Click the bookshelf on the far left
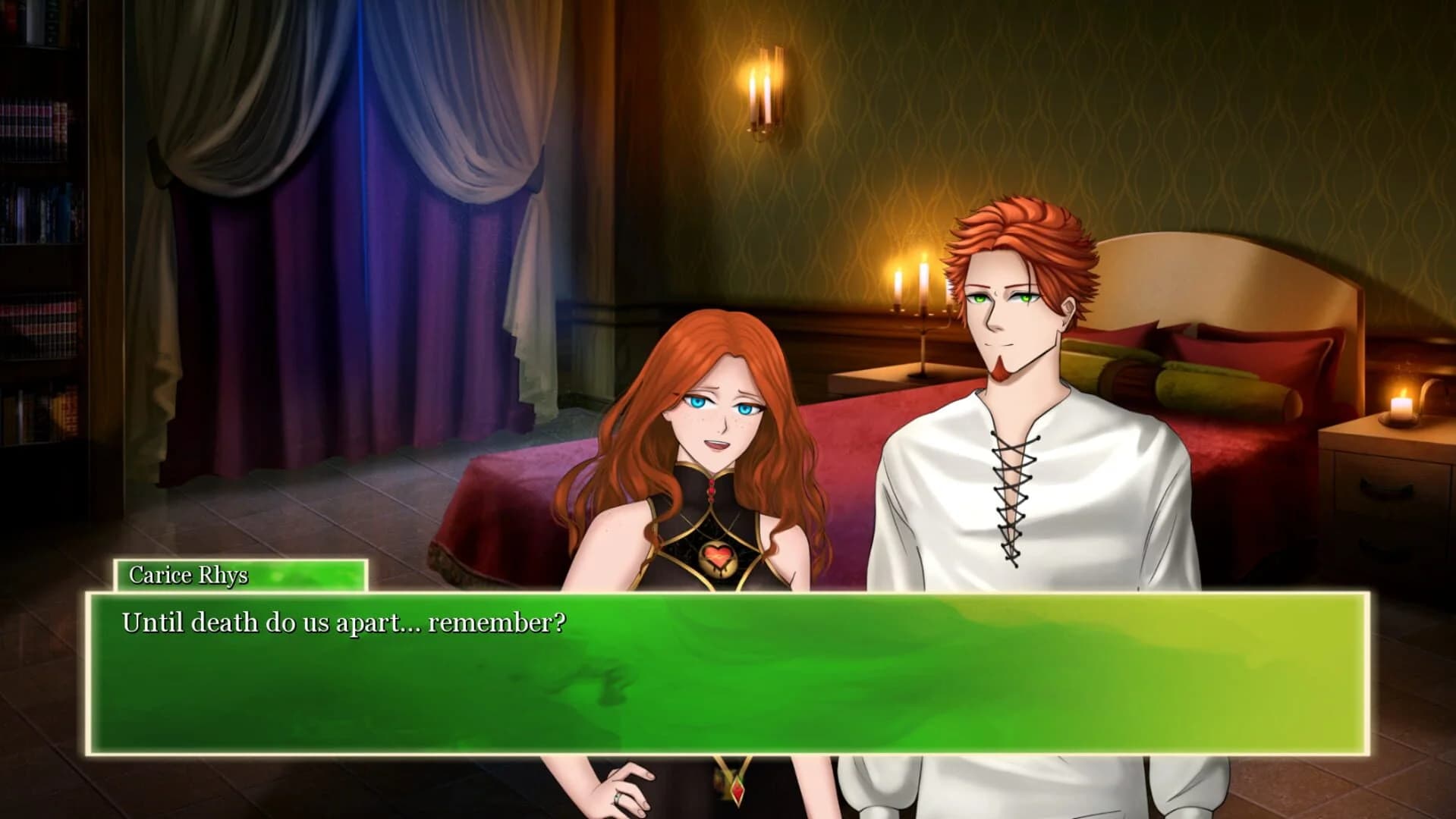Viewport: 1456px width, 819px height. pos(38,227)
